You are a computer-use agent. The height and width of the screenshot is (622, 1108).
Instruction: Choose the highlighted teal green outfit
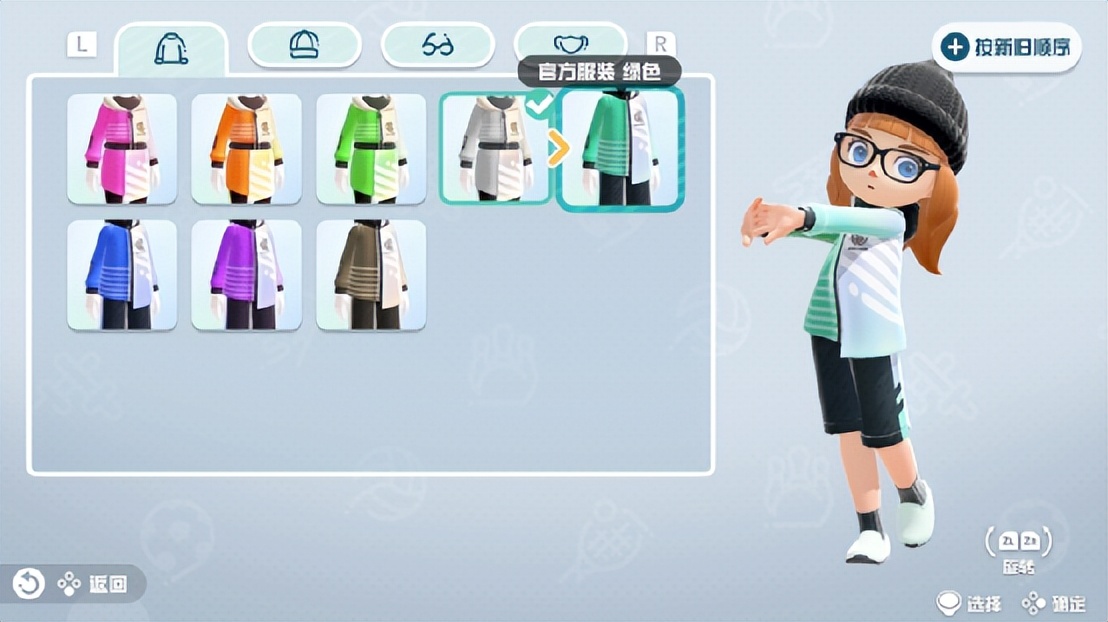click(620, 149)
